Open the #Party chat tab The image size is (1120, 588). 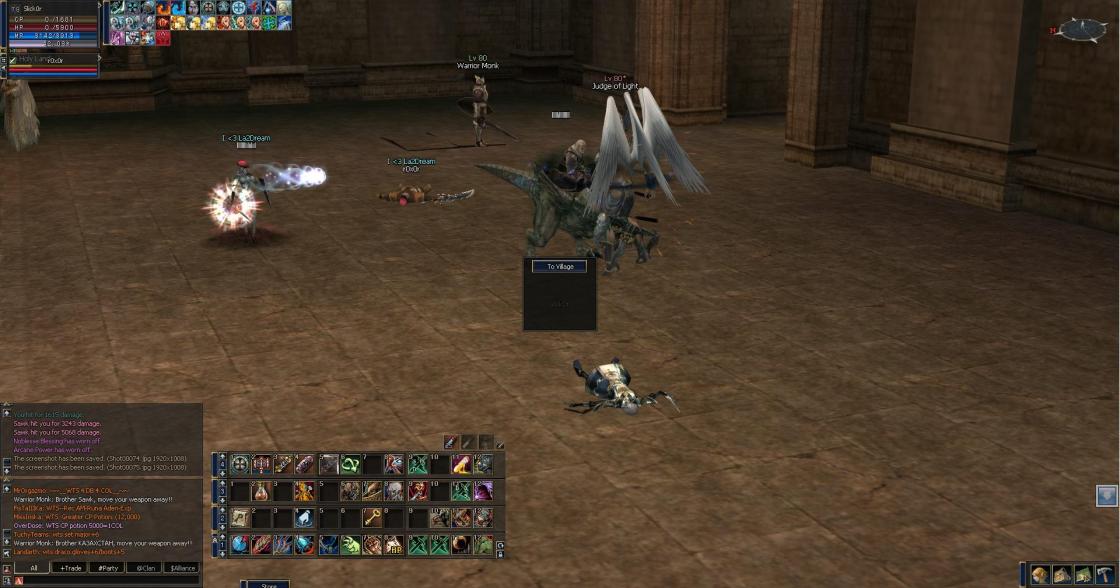tap(108, 567)
